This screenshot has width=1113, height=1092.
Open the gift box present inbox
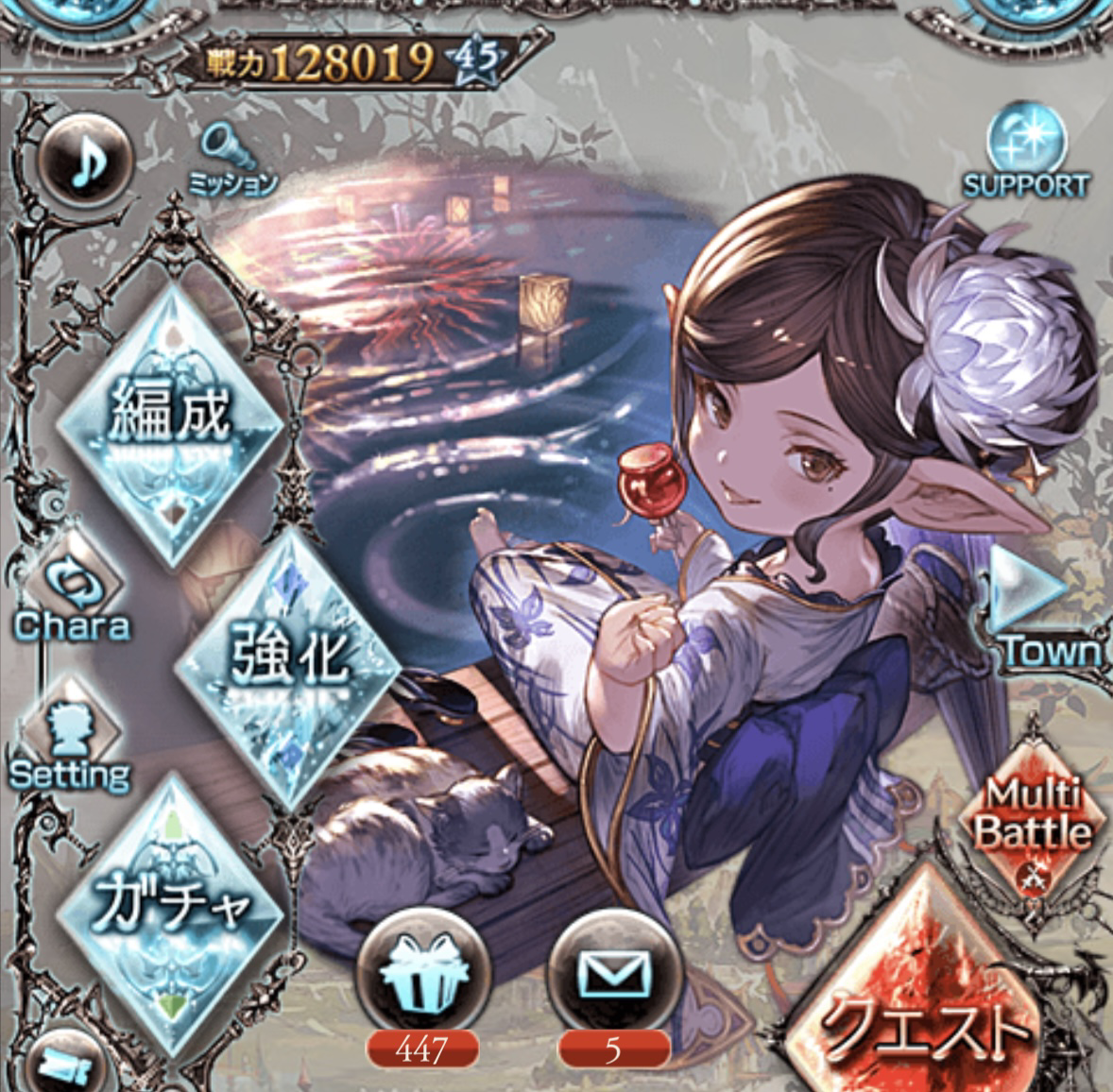pyautogui.click(x=422, y=975)
